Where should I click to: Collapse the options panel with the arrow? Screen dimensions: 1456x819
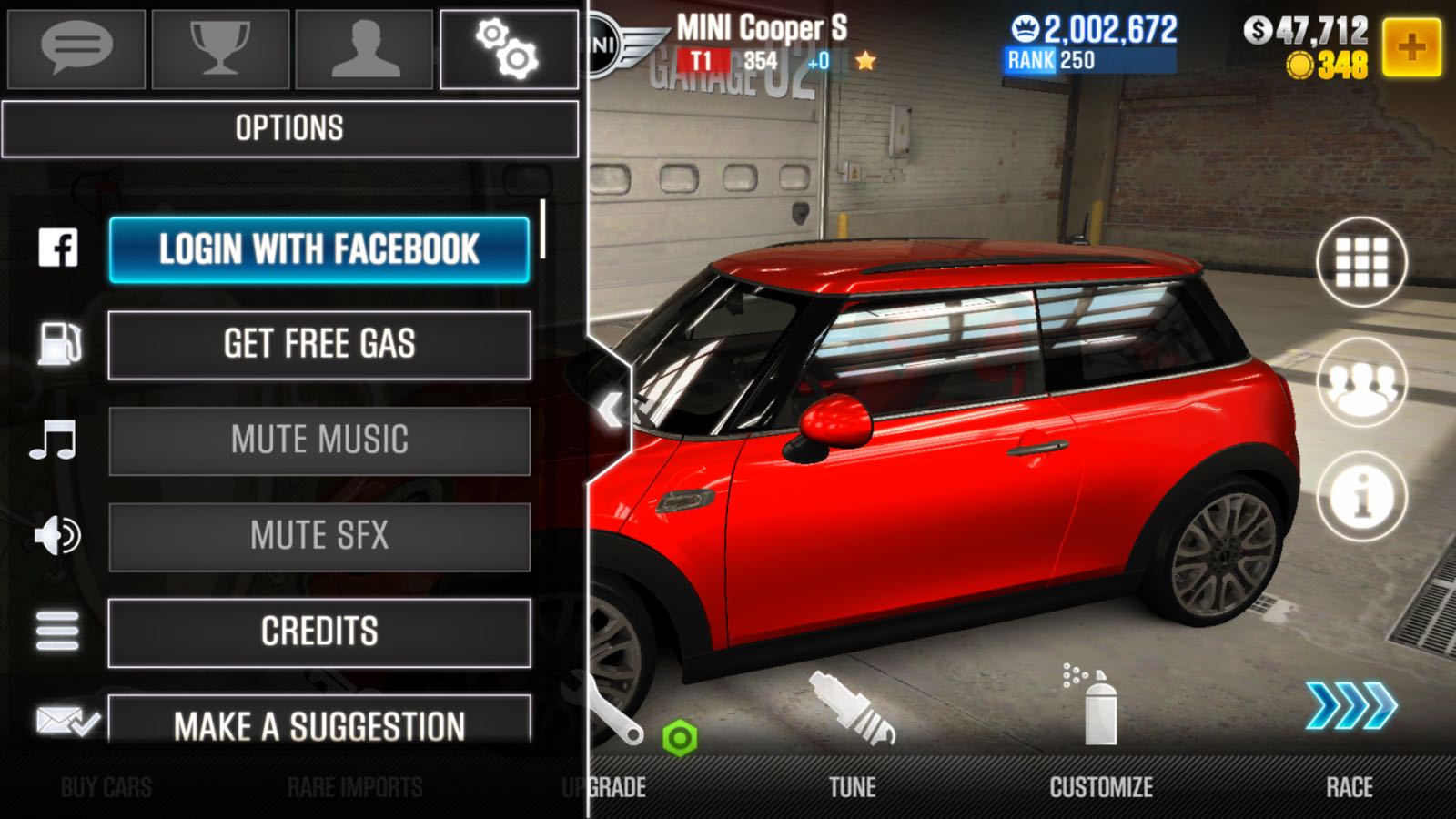pyautogui.click(x=610, y=410)
